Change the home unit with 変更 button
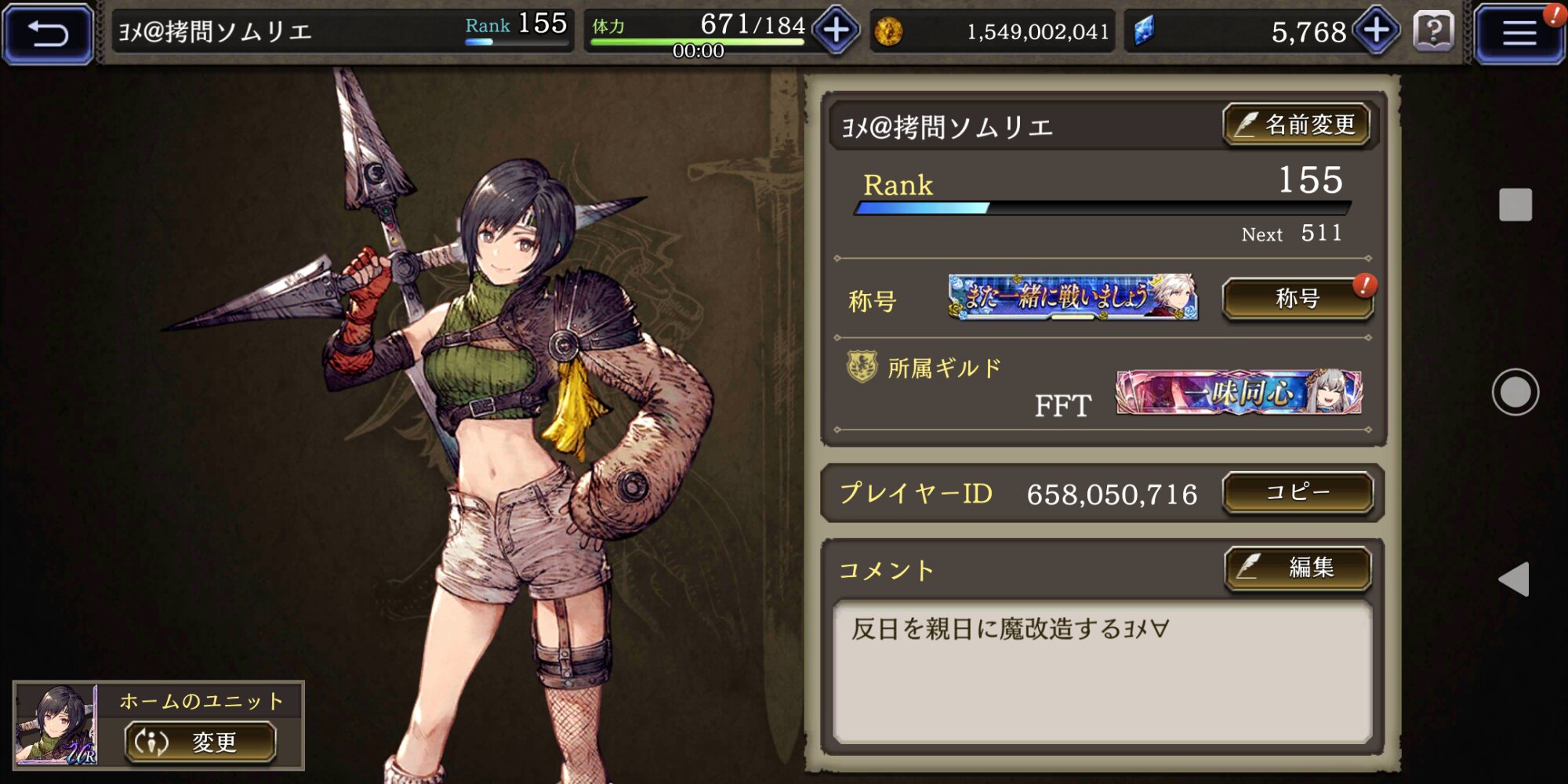The width and height of the screenshot is (1568, 784). (200, 742)
